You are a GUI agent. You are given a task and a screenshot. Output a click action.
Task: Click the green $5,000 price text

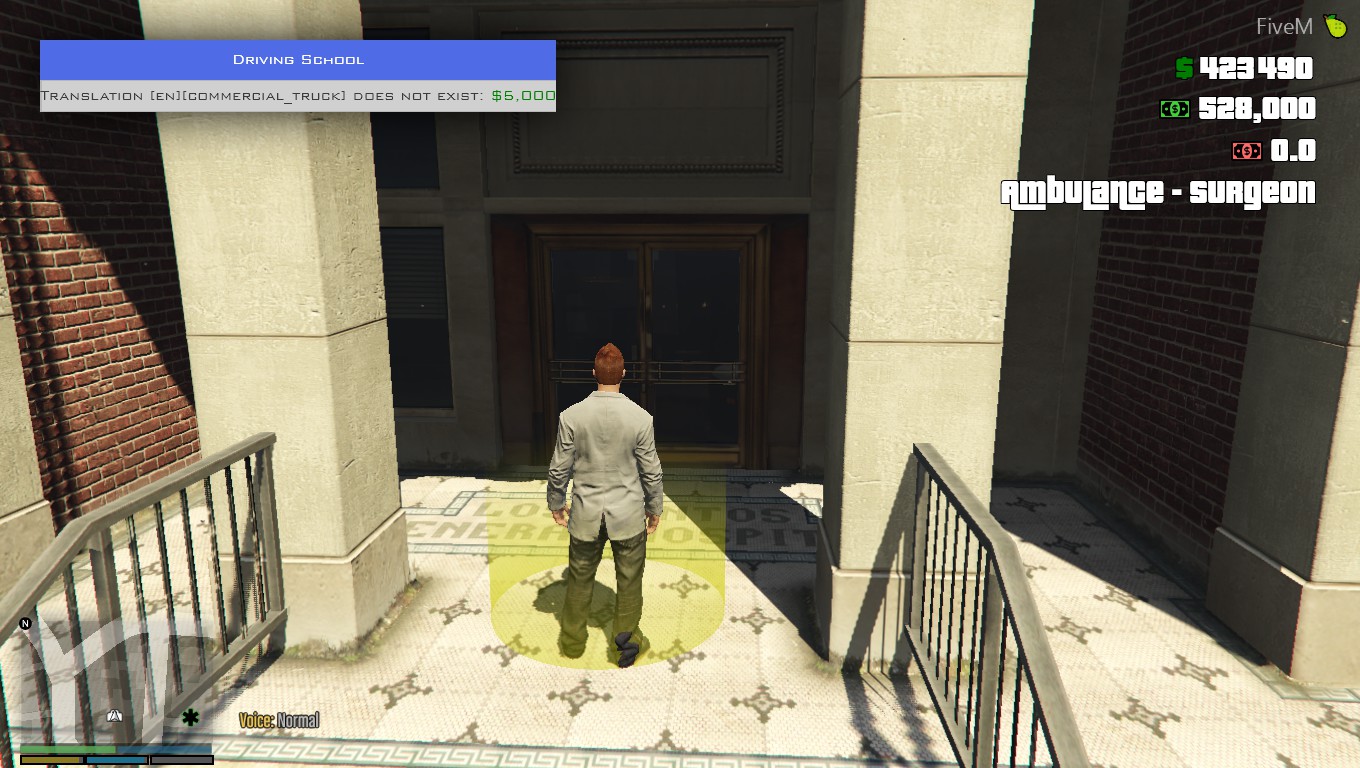tap(524, 95)
